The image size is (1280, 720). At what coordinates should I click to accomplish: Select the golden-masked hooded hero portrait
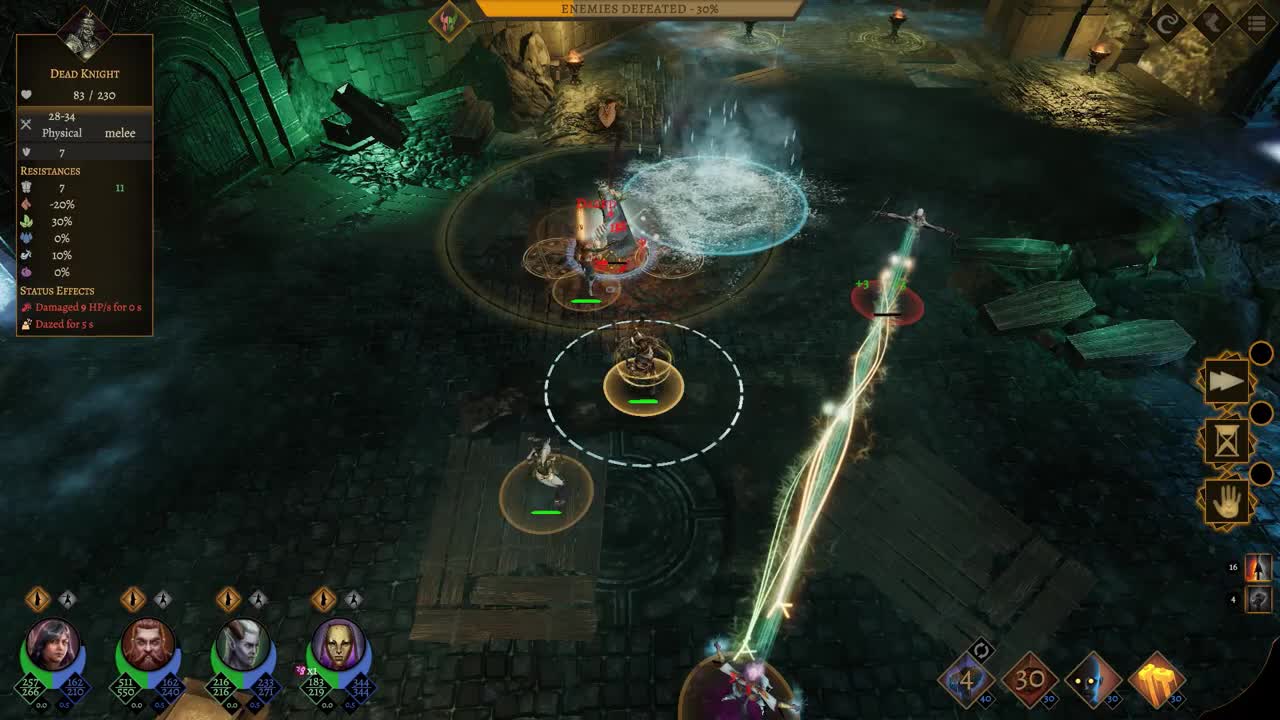click(338, 645)
